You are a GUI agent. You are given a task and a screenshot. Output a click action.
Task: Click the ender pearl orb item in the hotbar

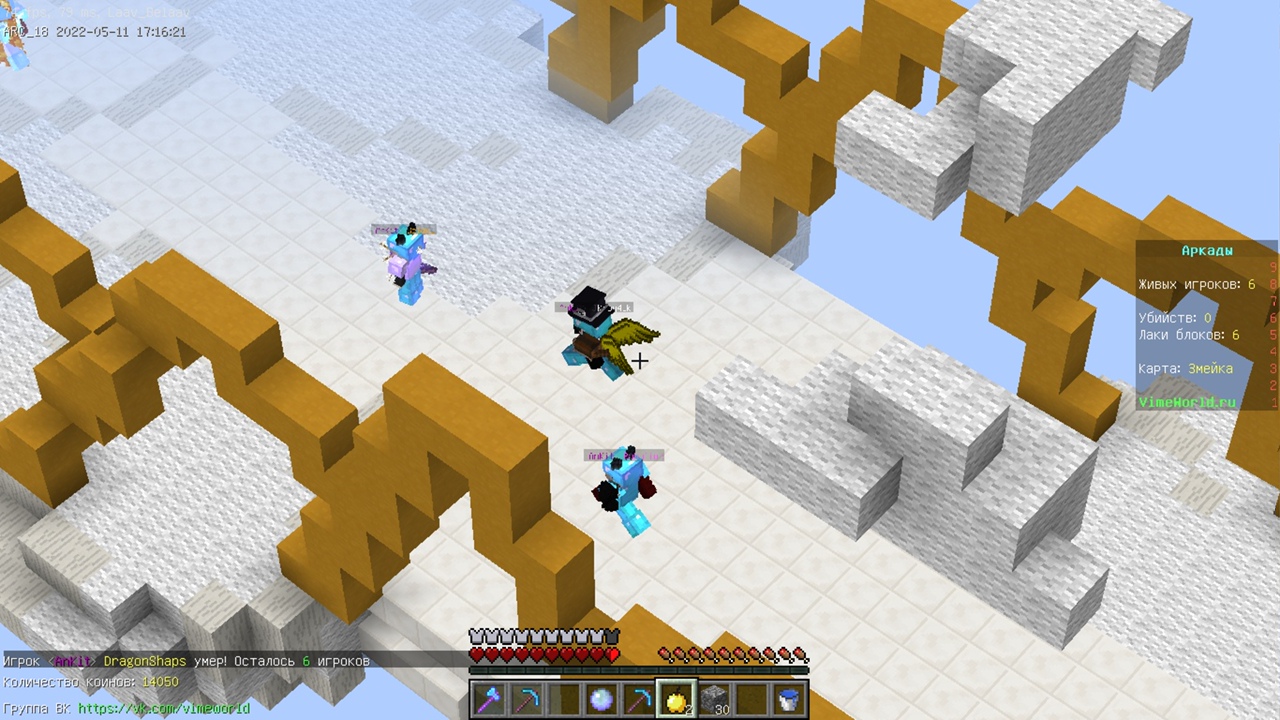(x=603, y=697)
